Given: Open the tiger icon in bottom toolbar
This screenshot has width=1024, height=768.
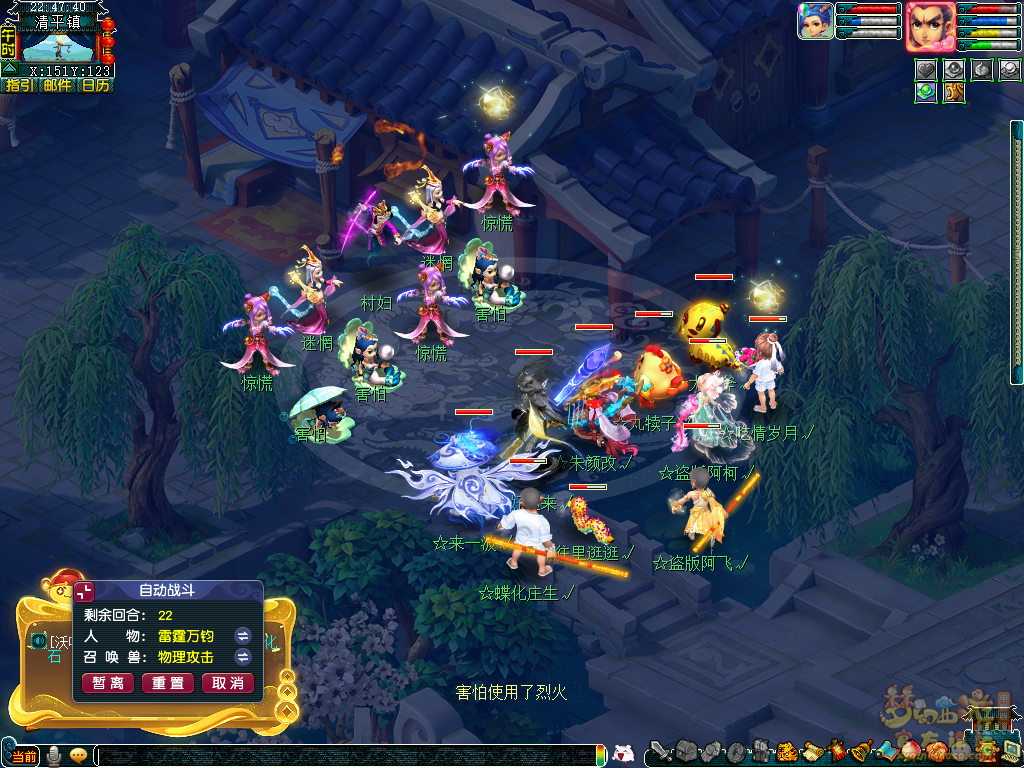Looking at the screenshot, I should pyautogui.click(x=786, y=751).
